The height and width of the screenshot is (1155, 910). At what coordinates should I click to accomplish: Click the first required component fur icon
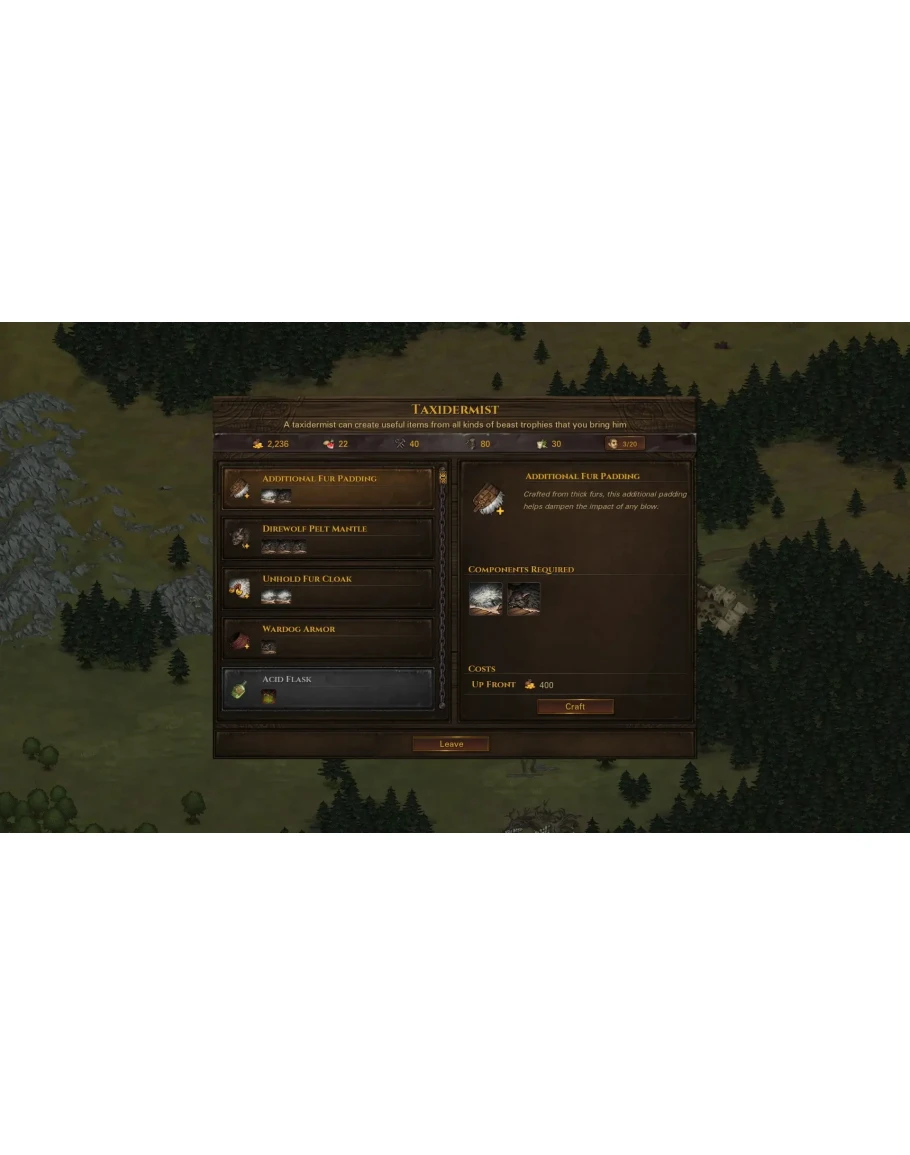[x=486, y=599]
